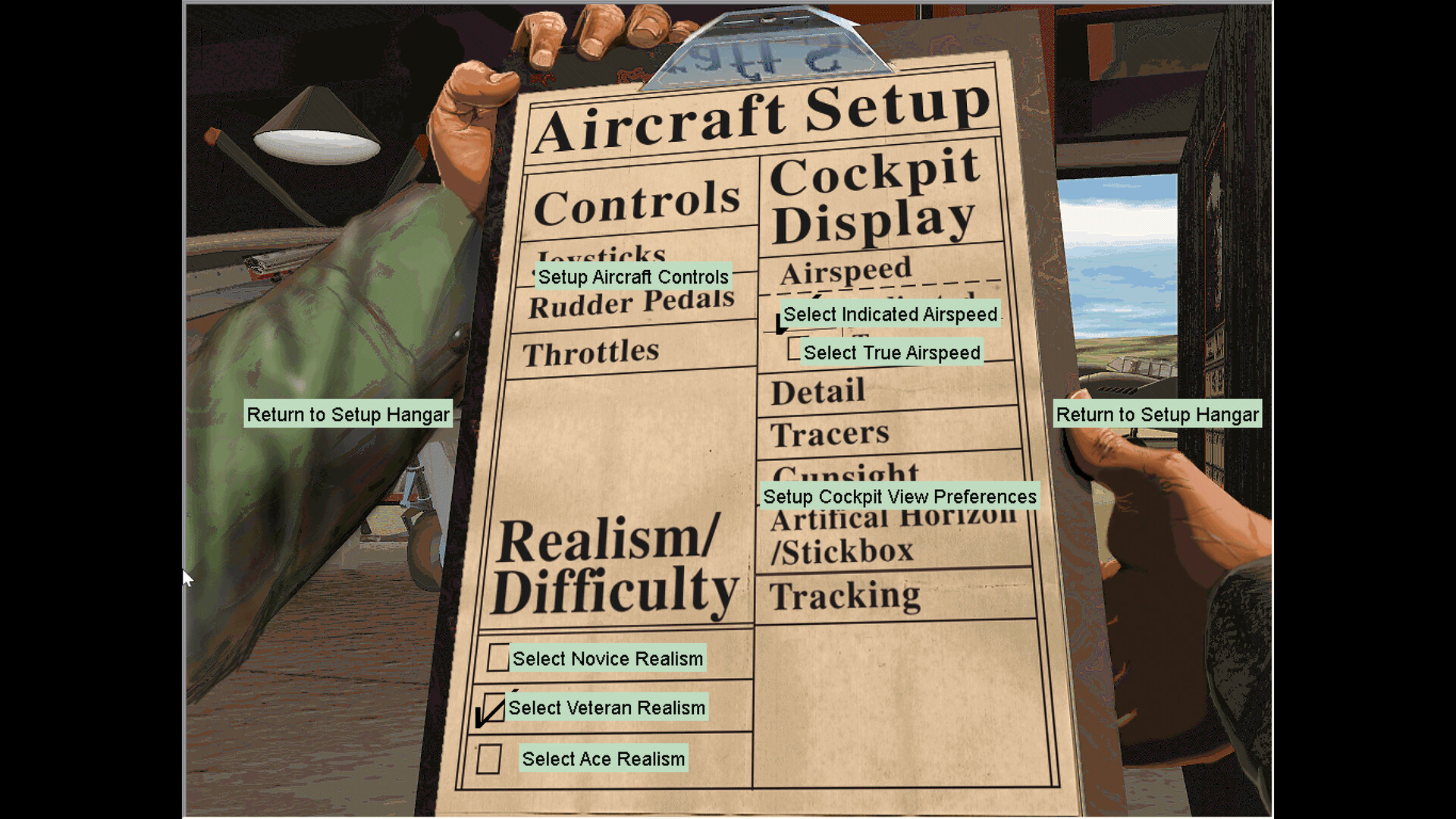Open the Joysticks controls setup
The height and width of the screenshot is (819, 1456).
click(605, 258)
